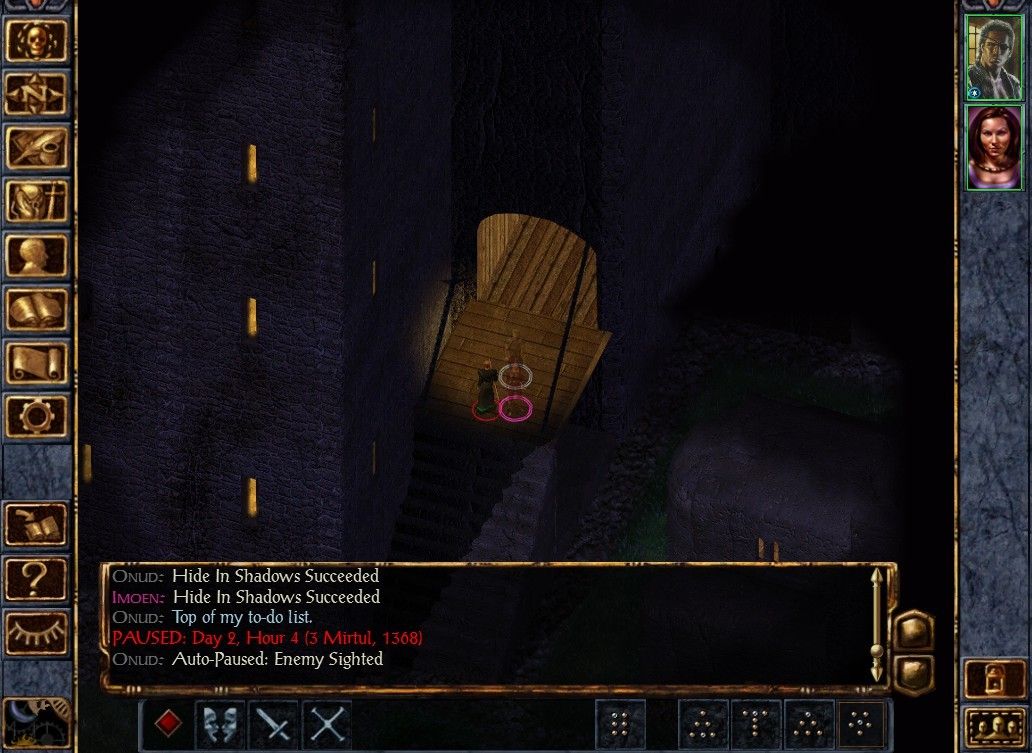1032x753 pixels.
Task: Activate the single sword attack action
Action: [x=273, y=723]
